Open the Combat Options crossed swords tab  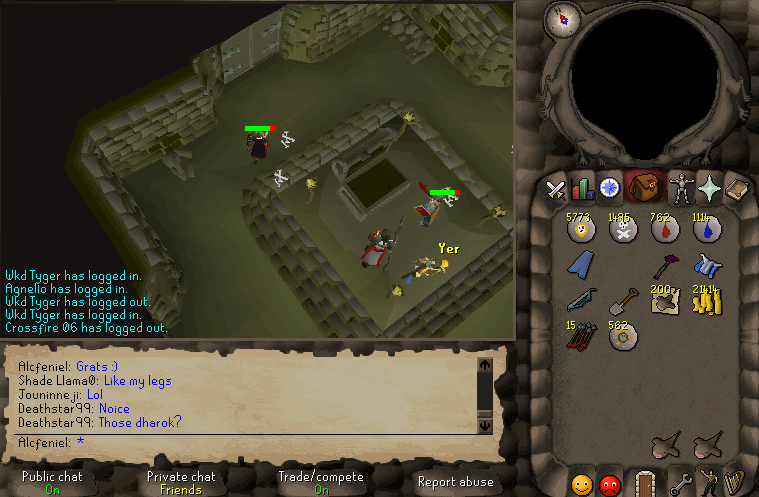[556, 188]
